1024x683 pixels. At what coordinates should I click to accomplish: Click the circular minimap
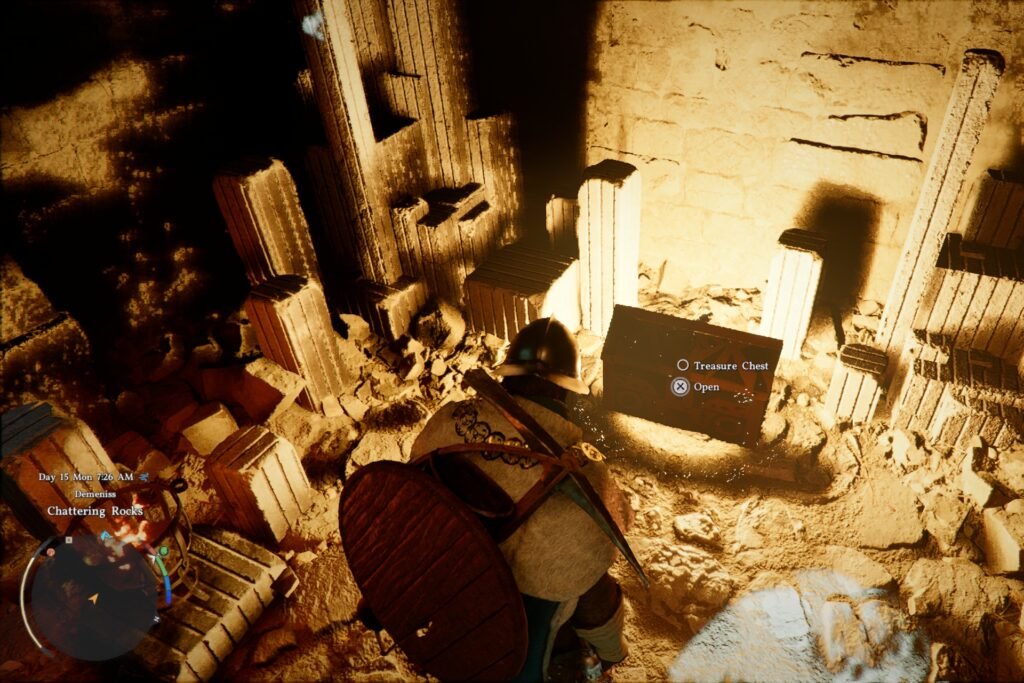pos(93,598)
